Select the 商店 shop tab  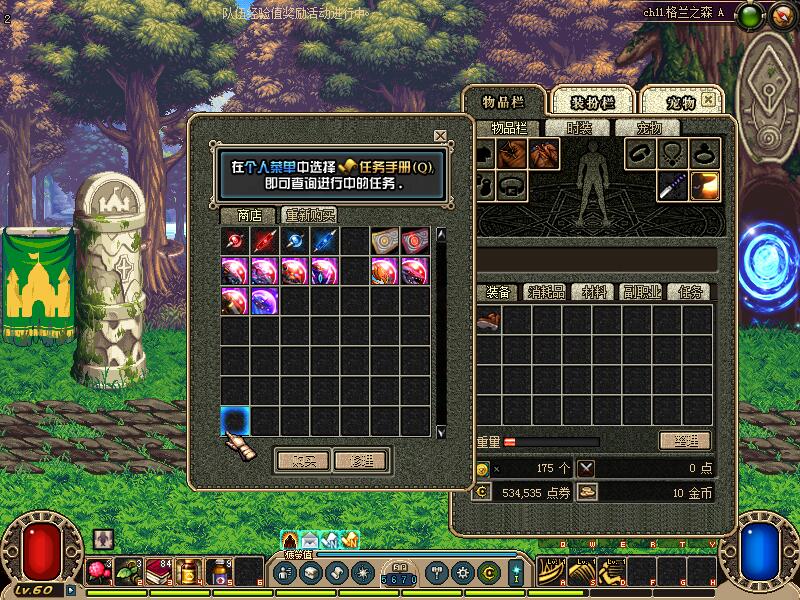coord(249,215)
